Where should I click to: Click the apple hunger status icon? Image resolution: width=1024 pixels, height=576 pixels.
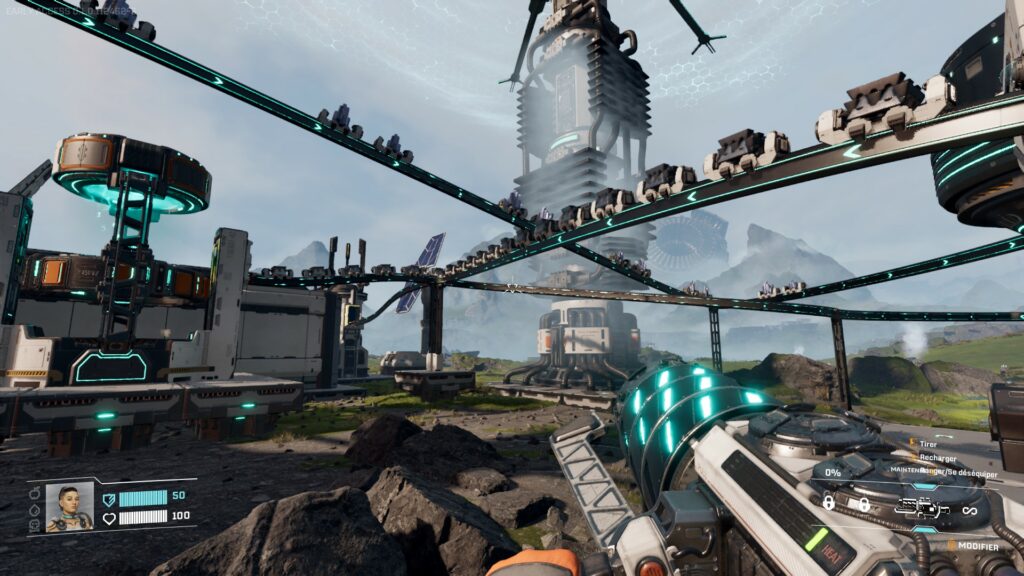[34, 493]
